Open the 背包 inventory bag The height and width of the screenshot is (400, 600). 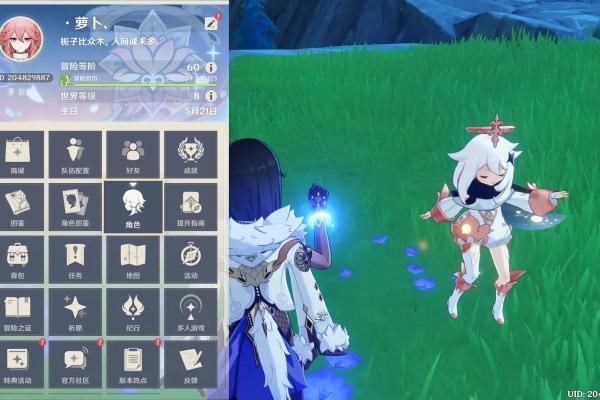18,258
